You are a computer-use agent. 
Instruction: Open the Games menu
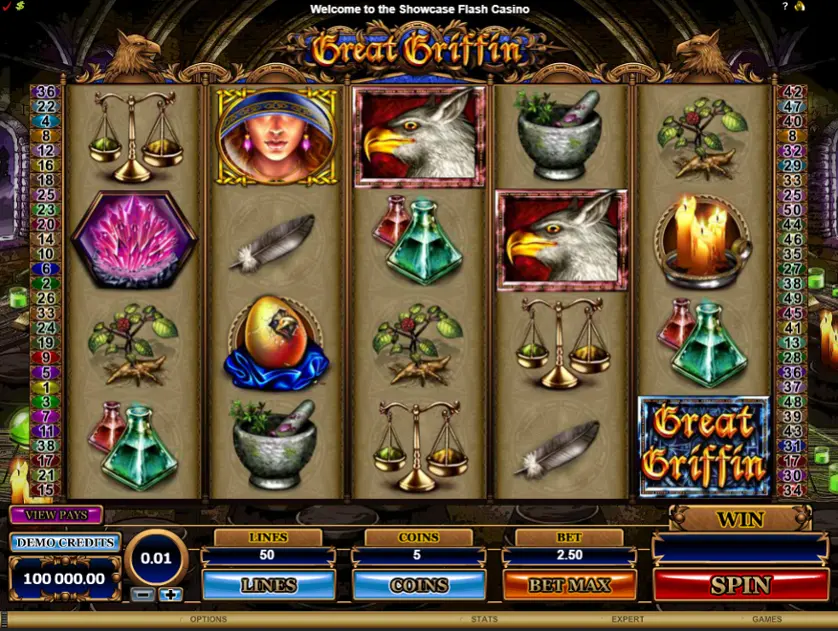tap(767, 620)
